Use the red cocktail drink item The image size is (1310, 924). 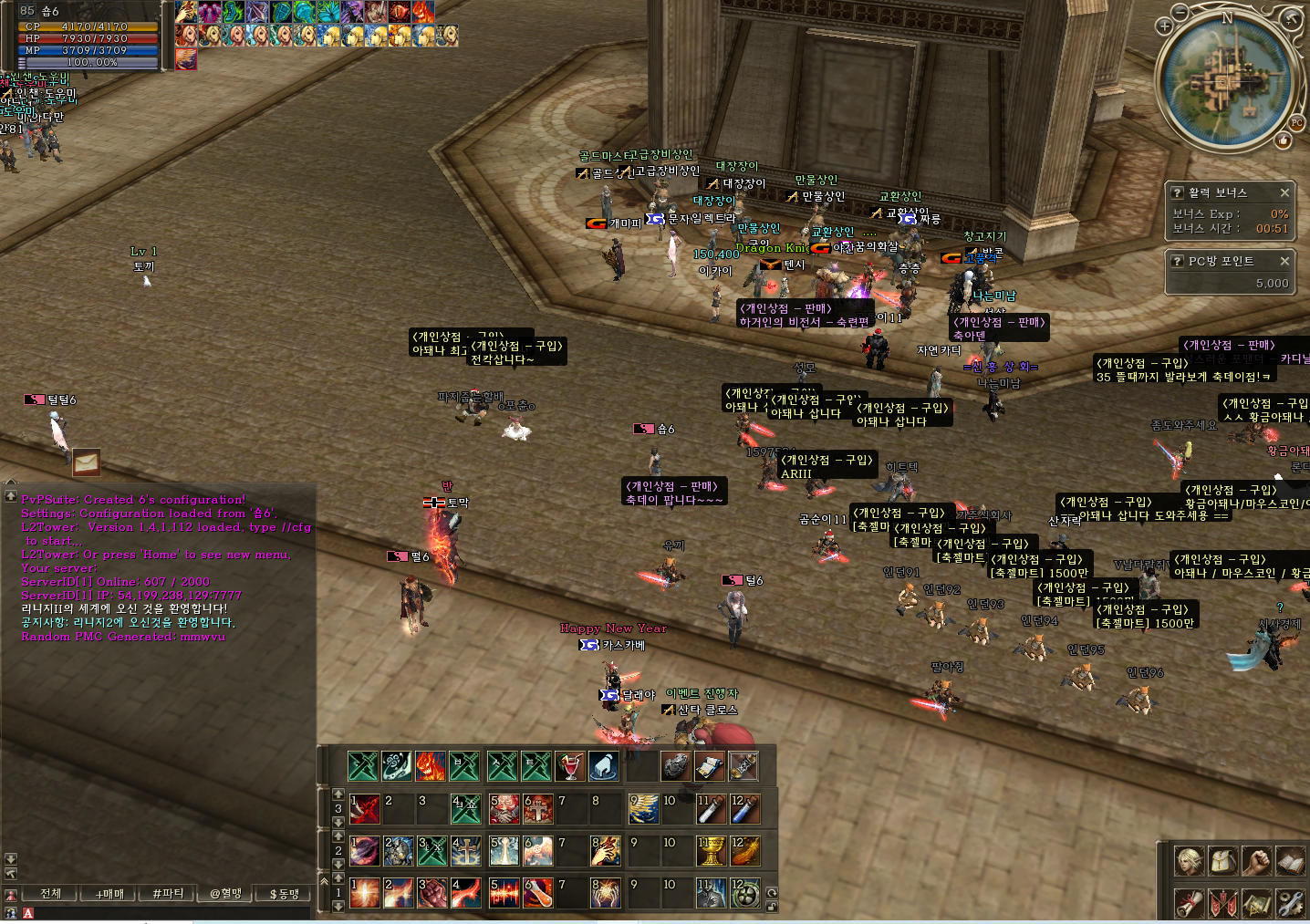pos(570,766)
